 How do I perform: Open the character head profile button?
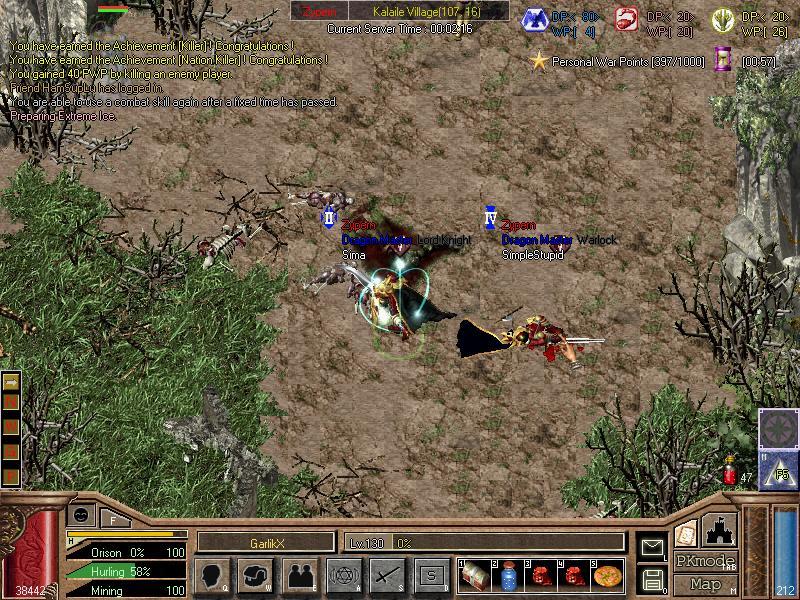[212, 575]
